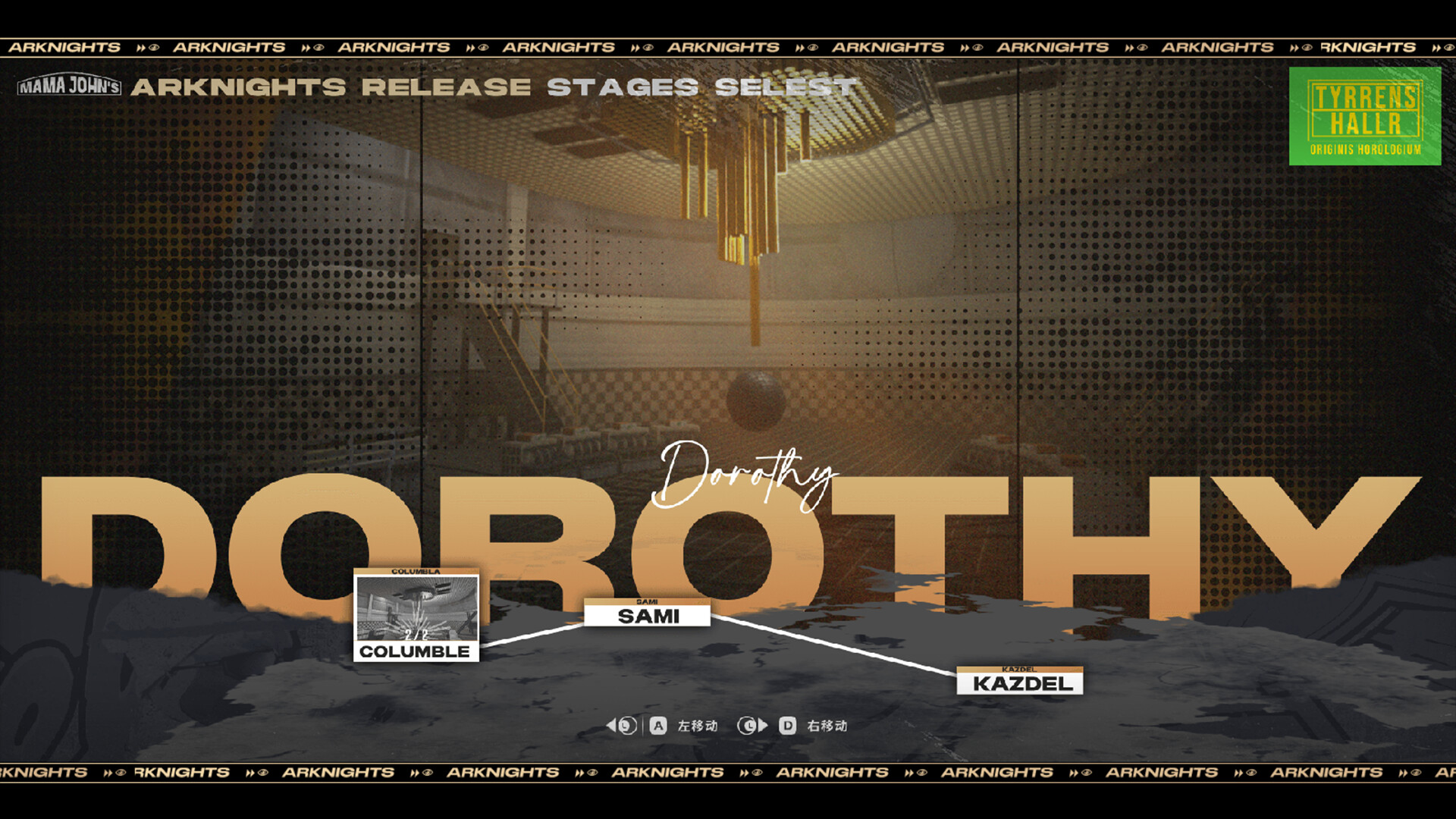Toggle selection of the SAMI stage node
Viewport: 1456px width, 819px height.
(648, 617)
